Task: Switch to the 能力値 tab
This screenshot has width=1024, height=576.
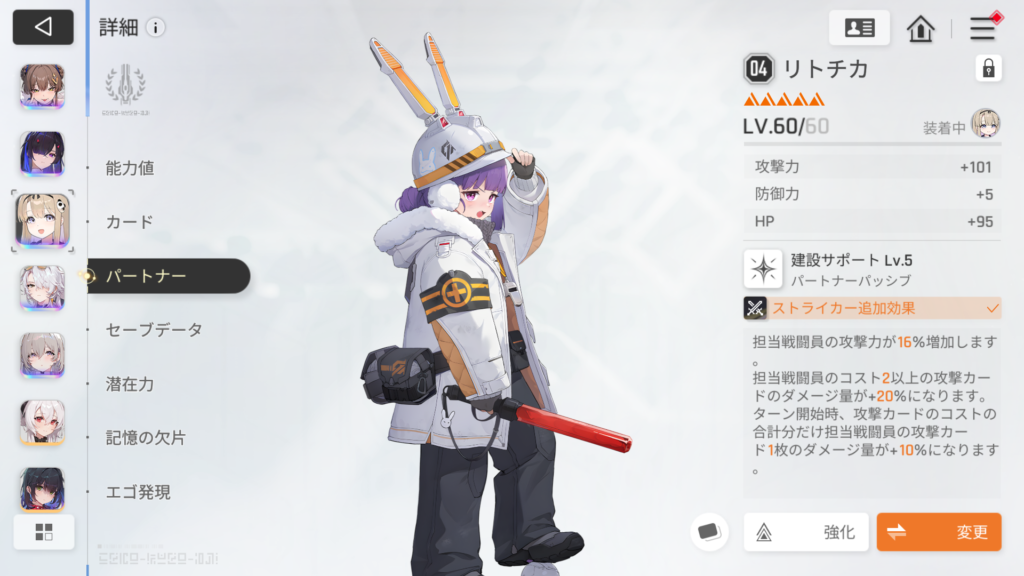Action: point(130,169)
